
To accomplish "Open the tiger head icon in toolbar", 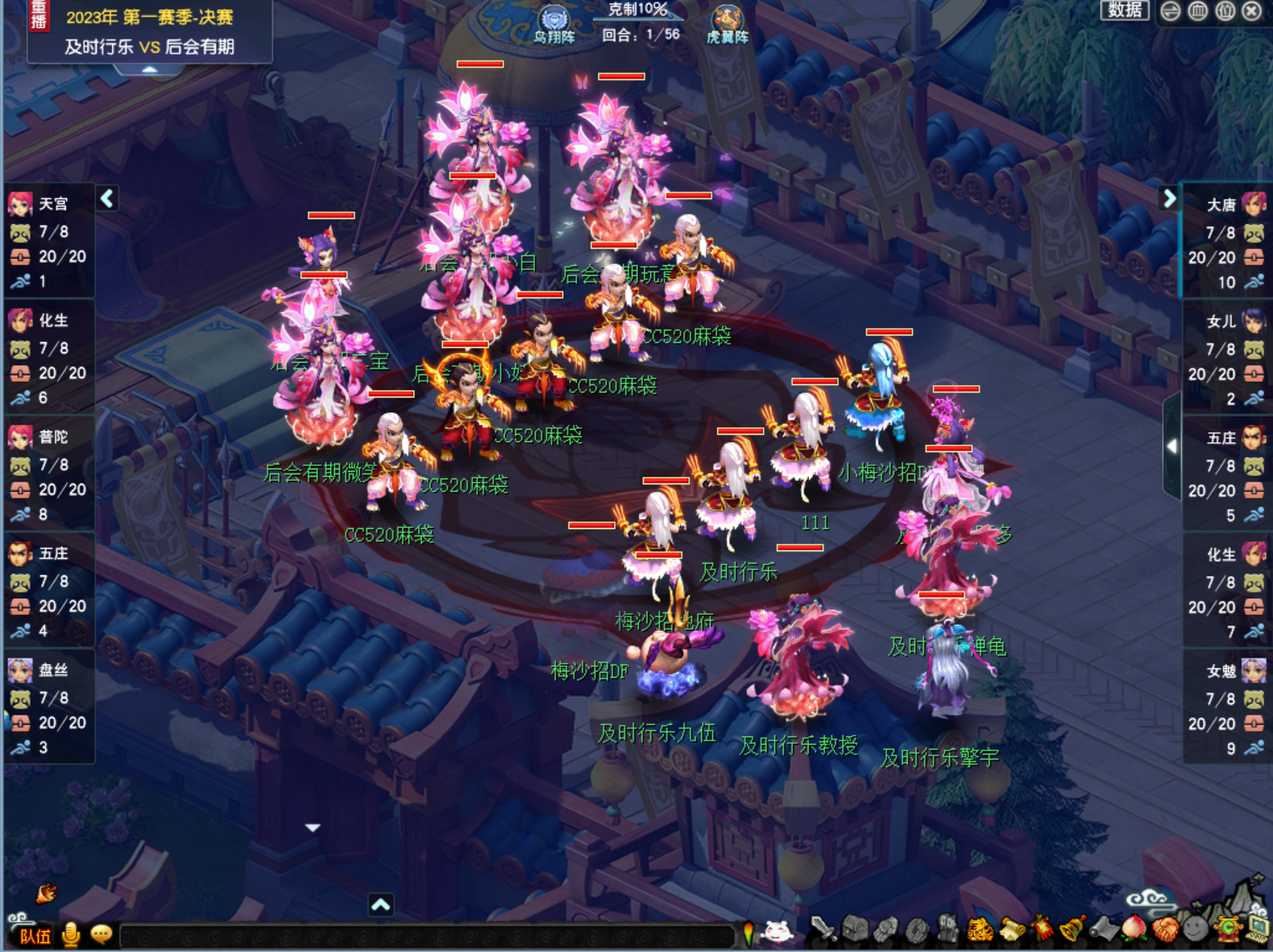I will point(980,930).
